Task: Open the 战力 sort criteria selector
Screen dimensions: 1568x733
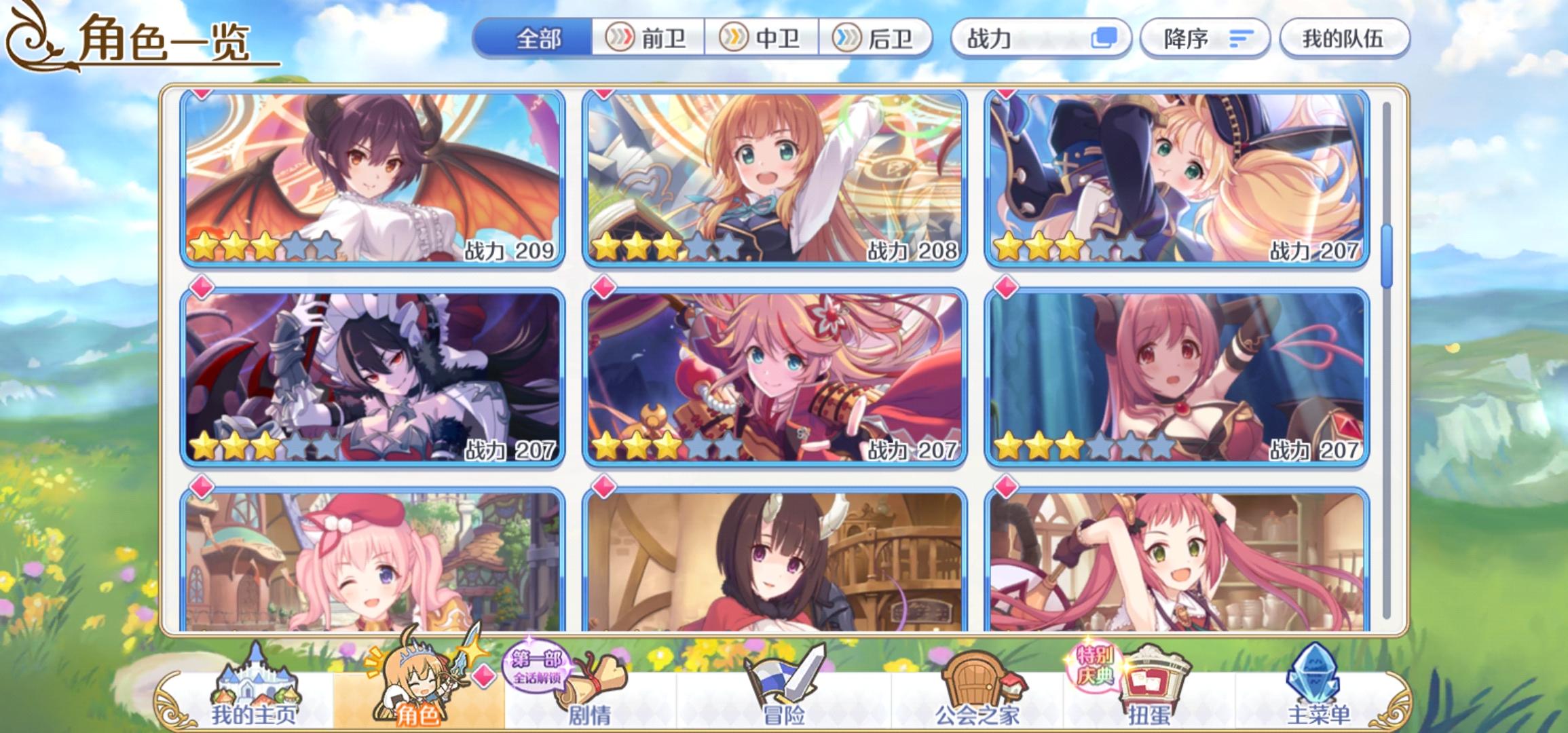Action: [x=1041, y=39]
